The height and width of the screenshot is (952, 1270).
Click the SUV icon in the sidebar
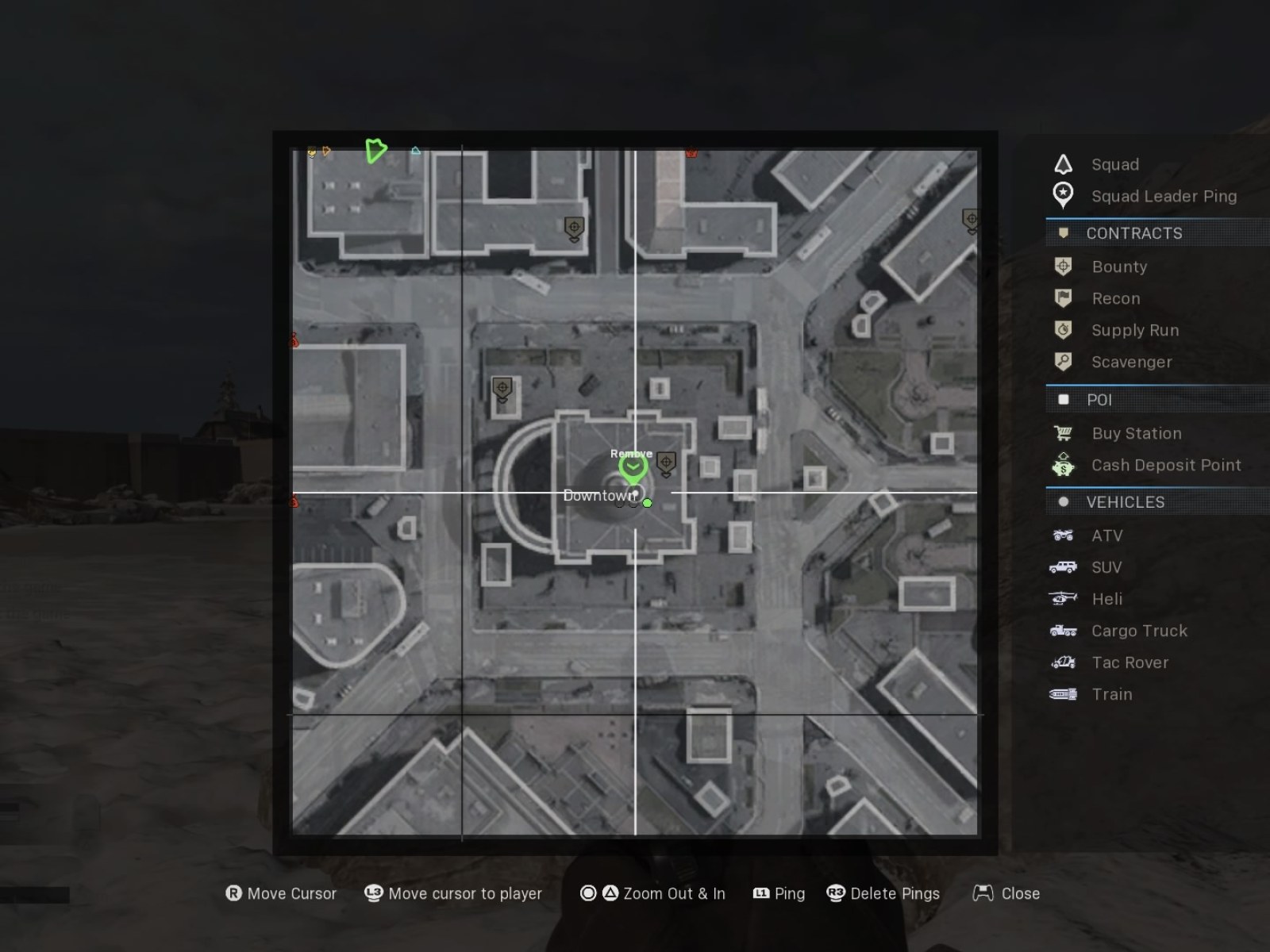coord(1063,567)
